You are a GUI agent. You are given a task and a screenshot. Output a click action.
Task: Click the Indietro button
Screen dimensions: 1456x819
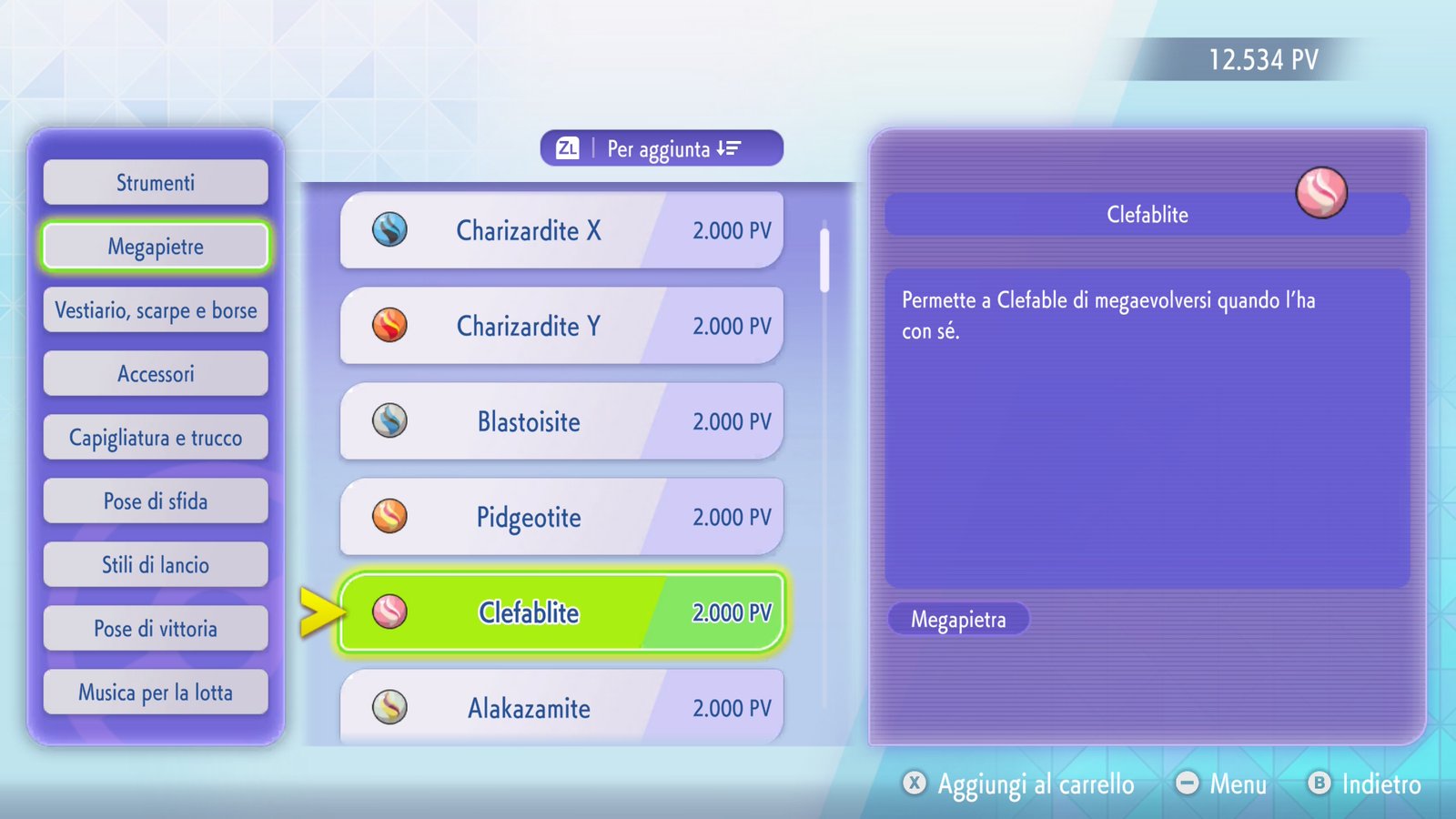1365,784
